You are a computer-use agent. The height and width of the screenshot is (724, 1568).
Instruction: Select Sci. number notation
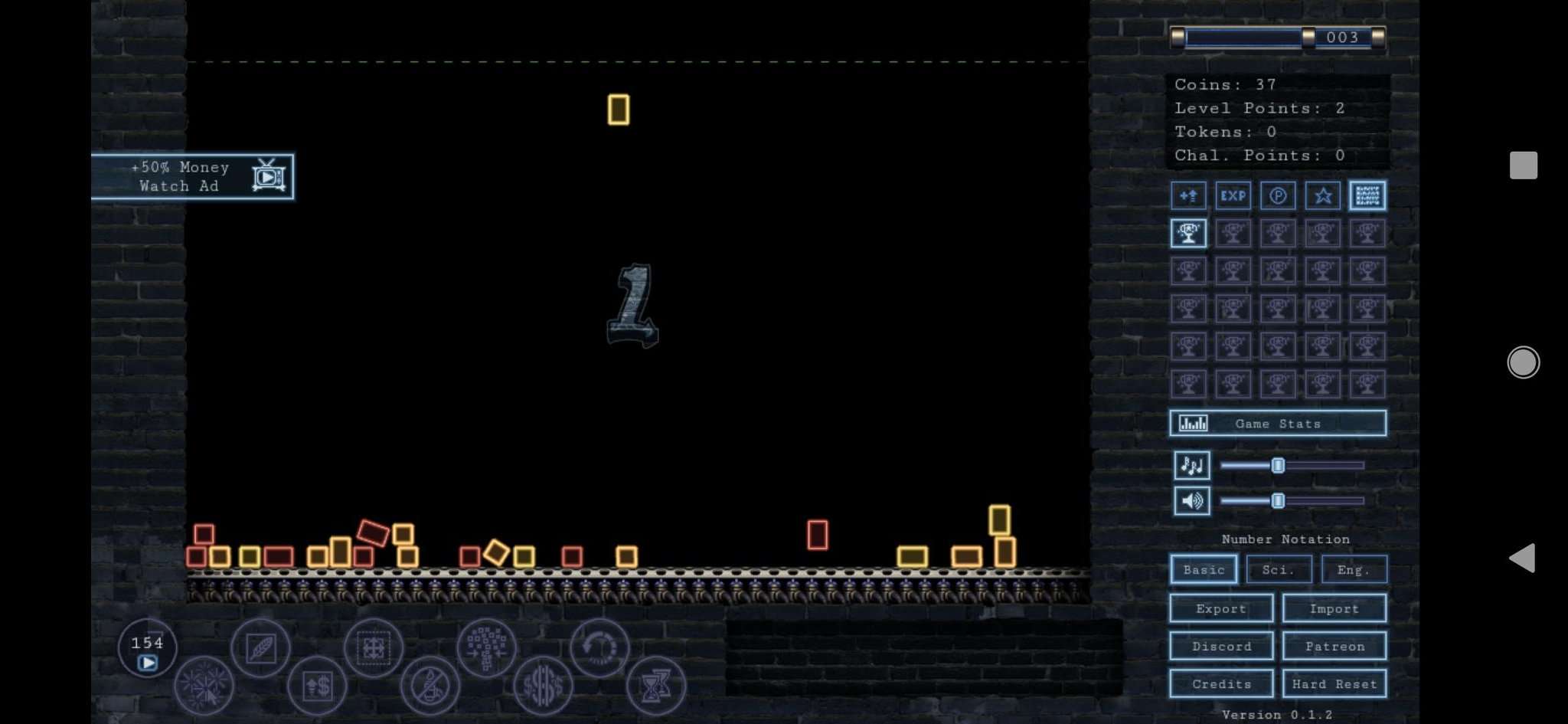point(1279,569)
